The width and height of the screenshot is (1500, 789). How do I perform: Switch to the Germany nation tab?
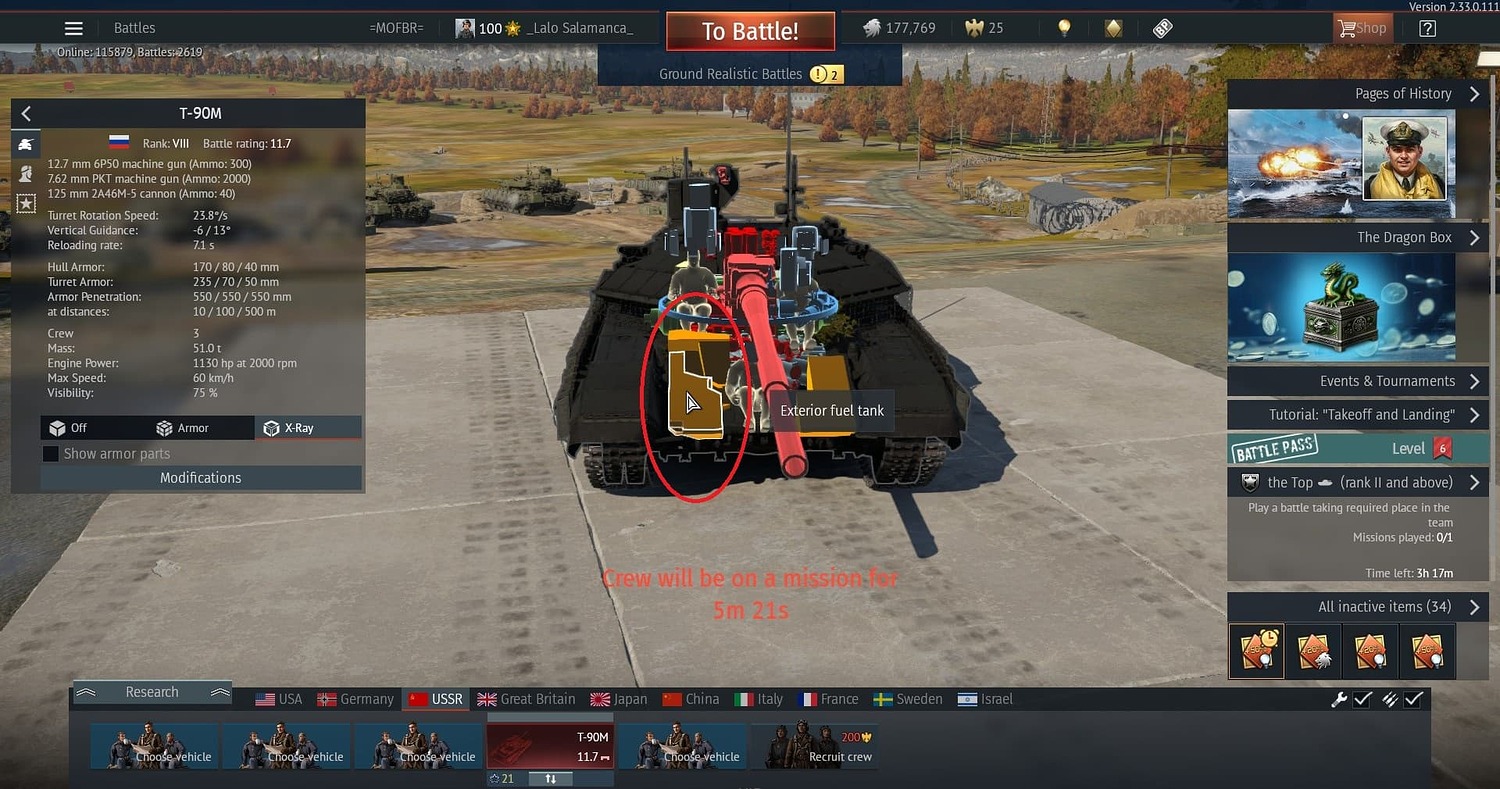coord(355,698)
